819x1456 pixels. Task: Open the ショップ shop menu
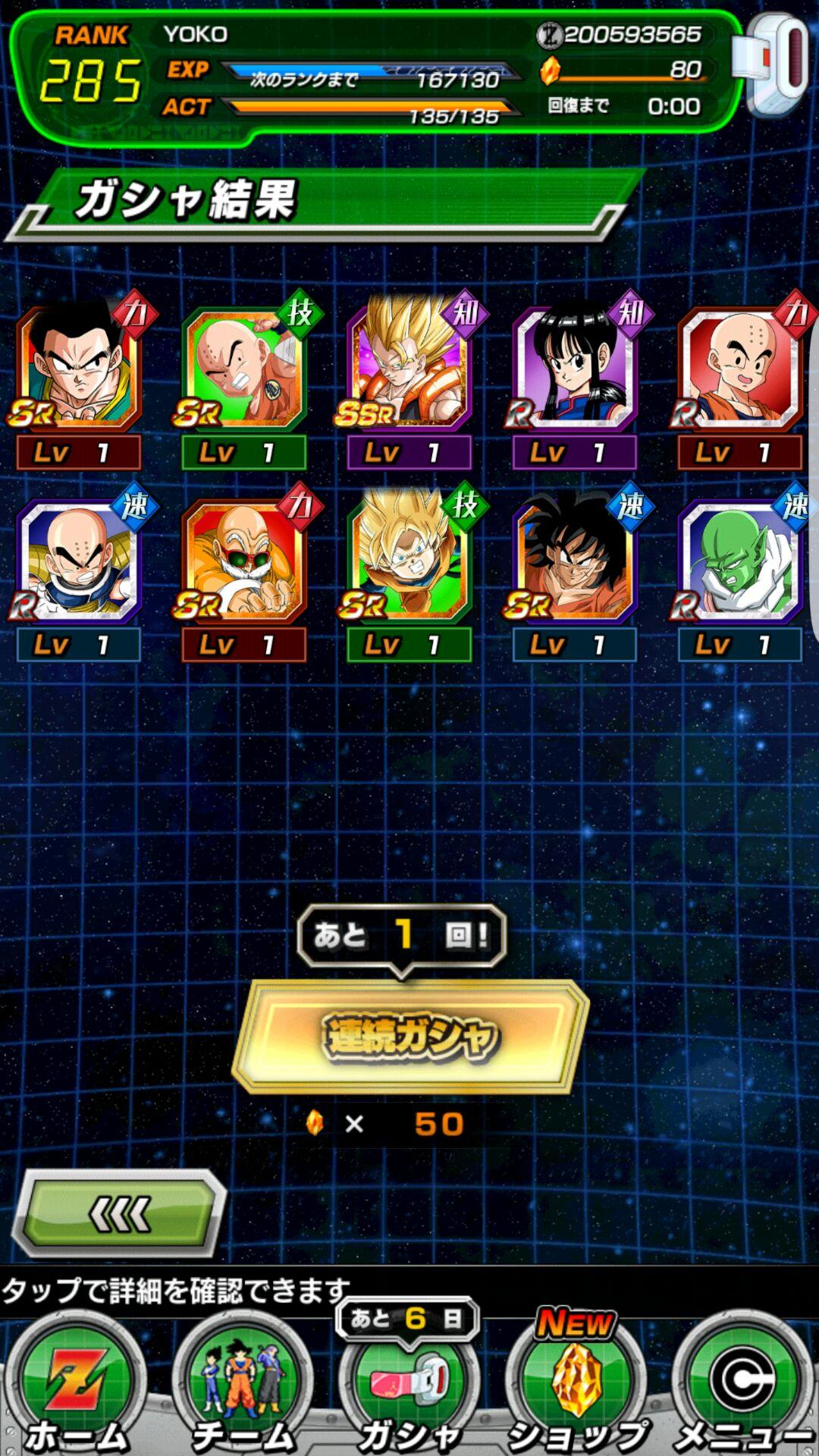click(x=576, y=1386)
